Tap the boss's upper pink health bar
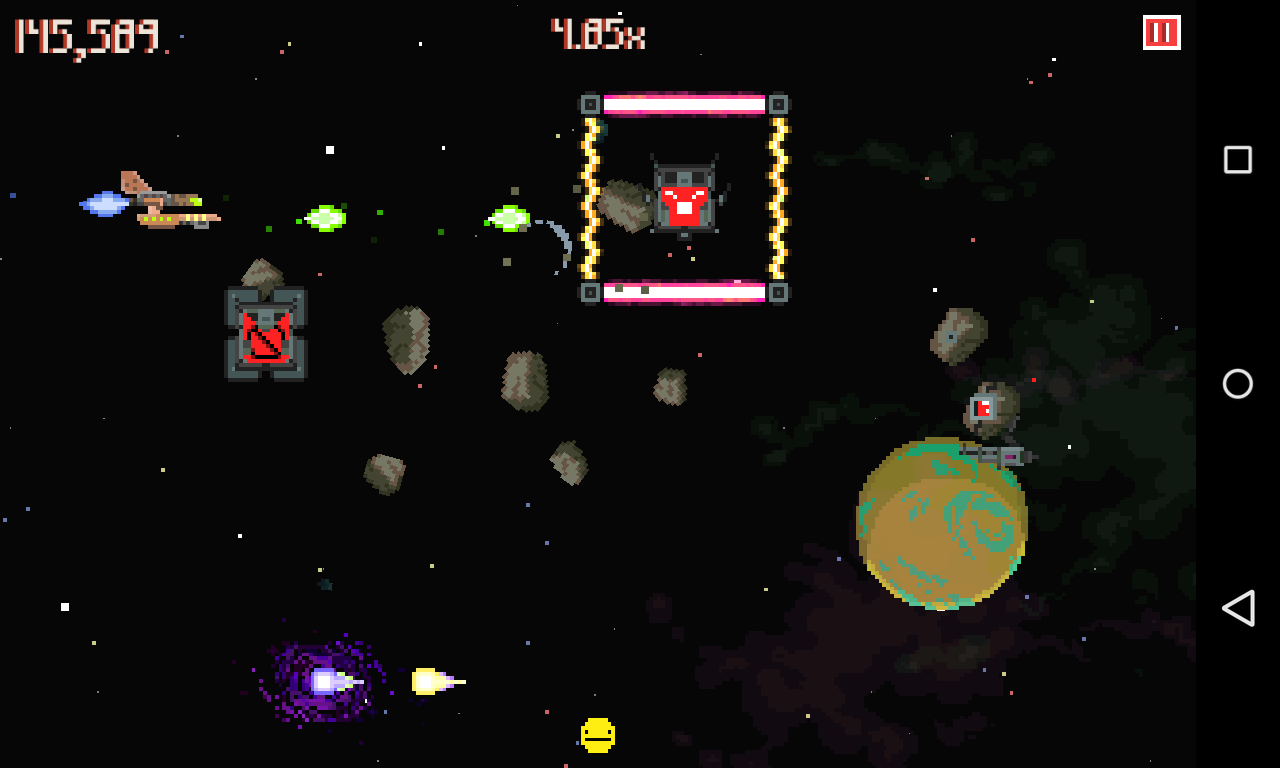The height and width of the screenshot is (768, 1280). pyautogui.click(x=683, y=103)
